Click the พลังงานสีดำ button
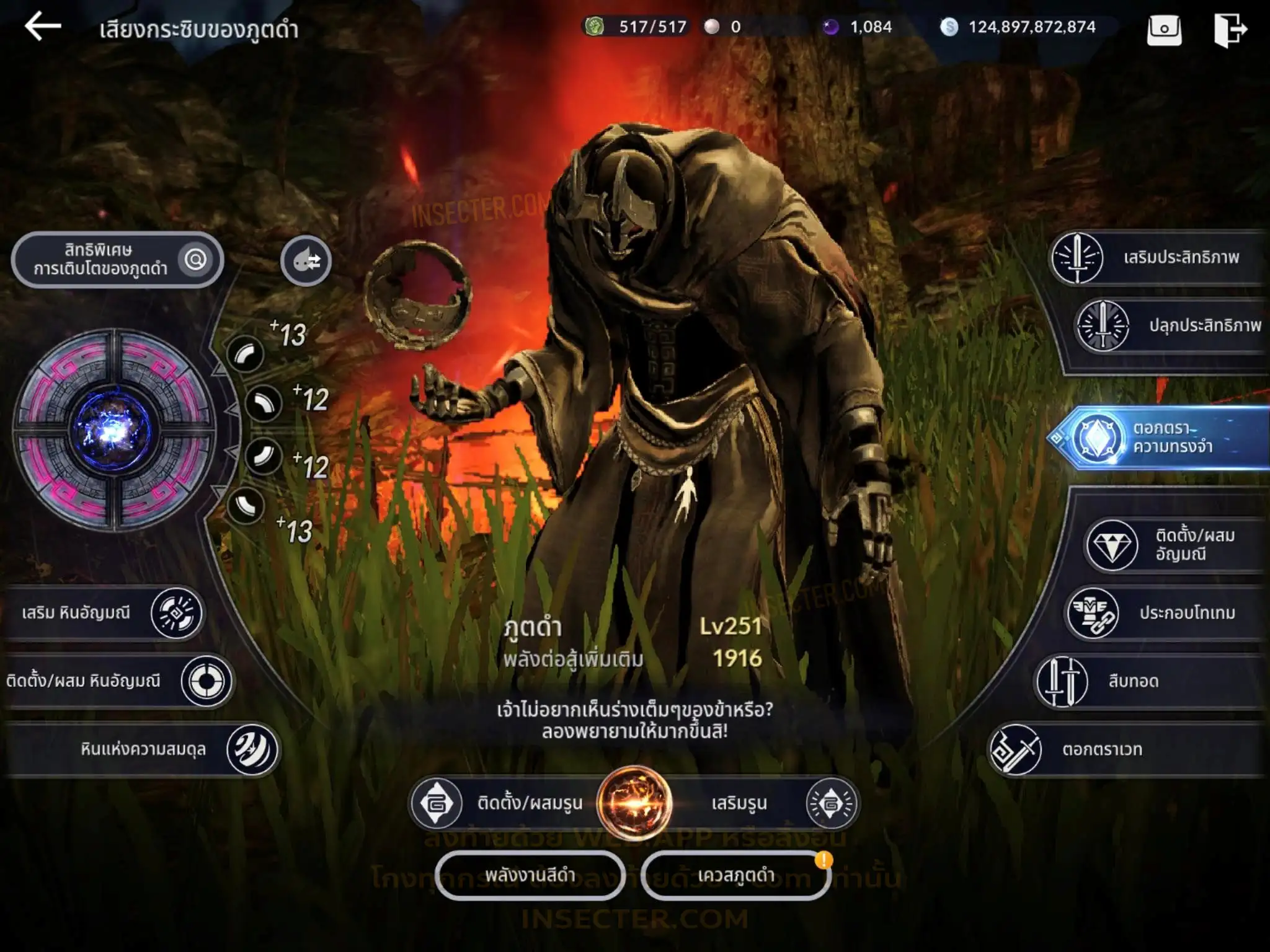Viewport: 1270px width, 952px height. point(530,875)
